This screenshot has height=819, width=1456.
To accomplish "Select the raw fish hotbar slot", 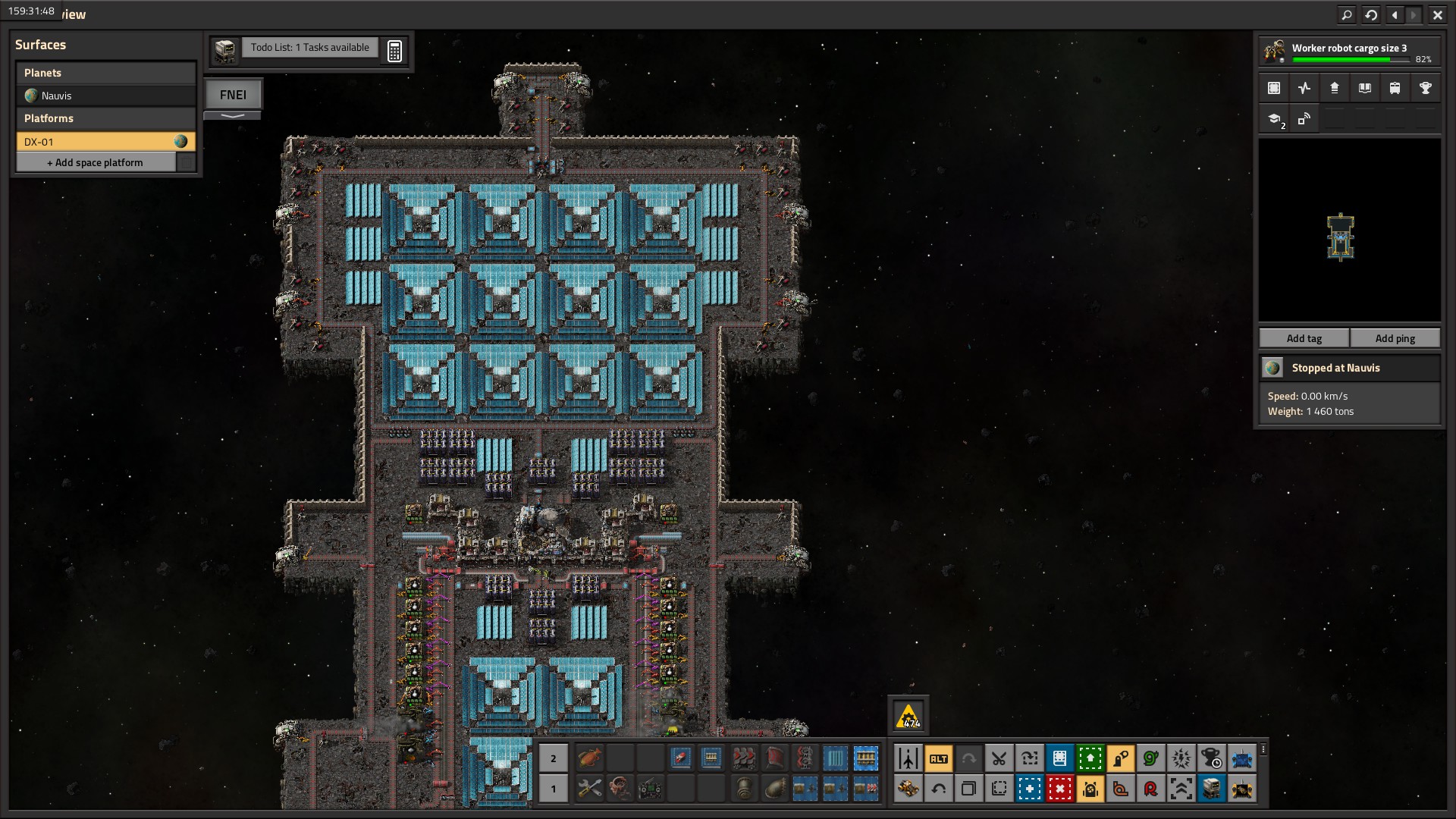I will 589,758.
